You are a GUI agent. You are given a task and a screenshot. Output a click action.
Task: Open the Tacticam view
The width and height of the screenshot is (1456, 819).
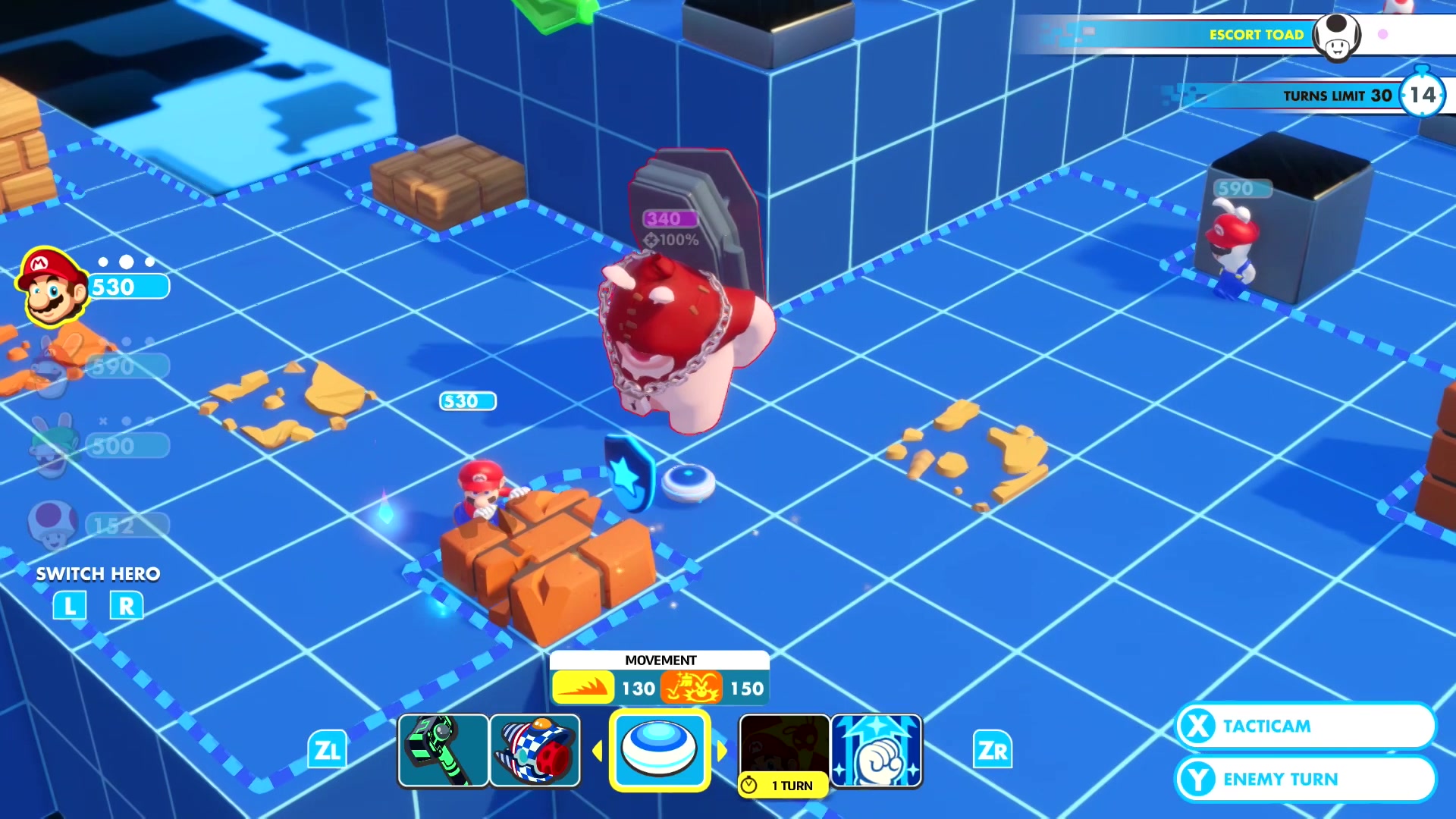point(1304,726)
